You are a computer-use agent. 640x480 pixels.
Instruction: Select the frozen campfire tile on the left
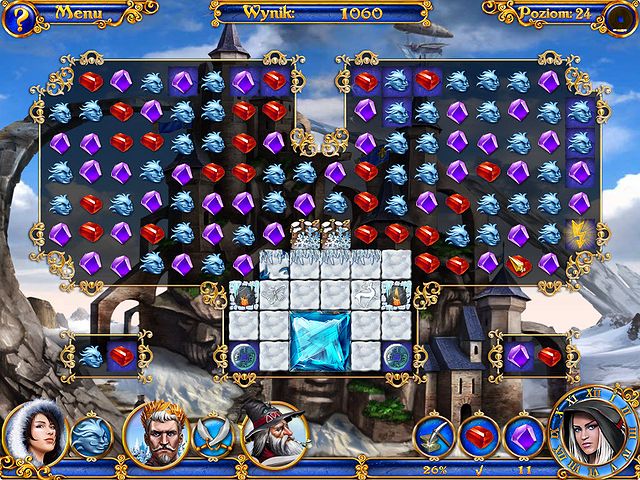click(243, 295)
